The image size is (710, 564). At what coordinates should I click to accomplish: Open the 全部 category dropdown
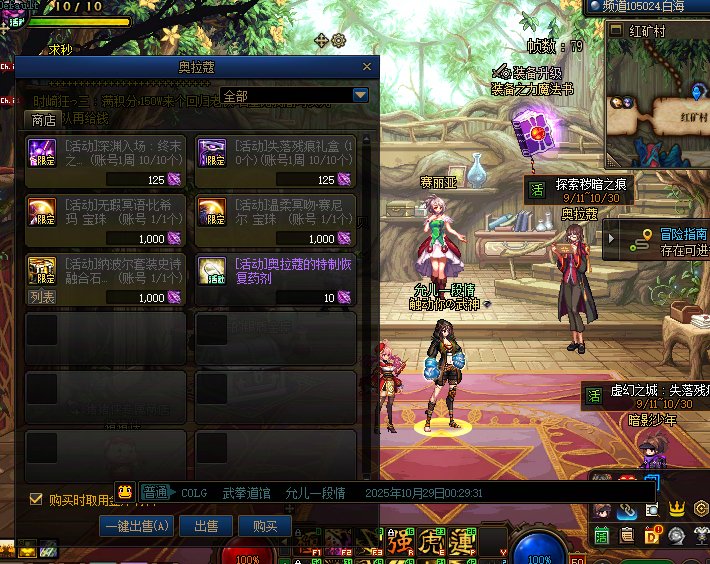tap(361, 95)
